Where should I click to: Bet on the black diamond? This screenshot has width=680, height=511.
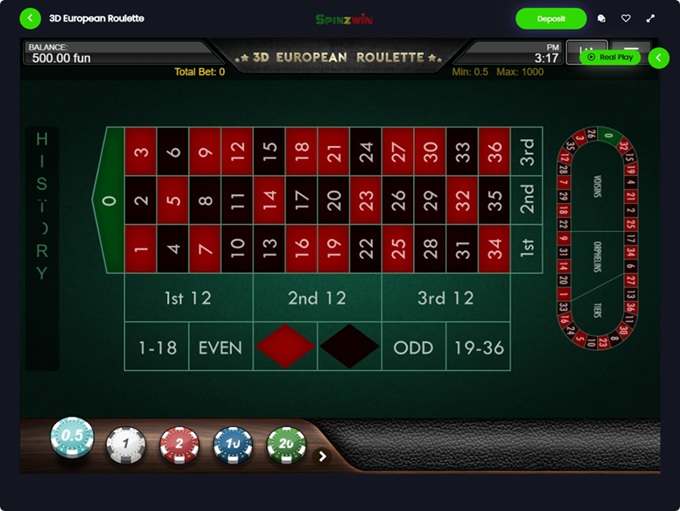pos(349,347)
